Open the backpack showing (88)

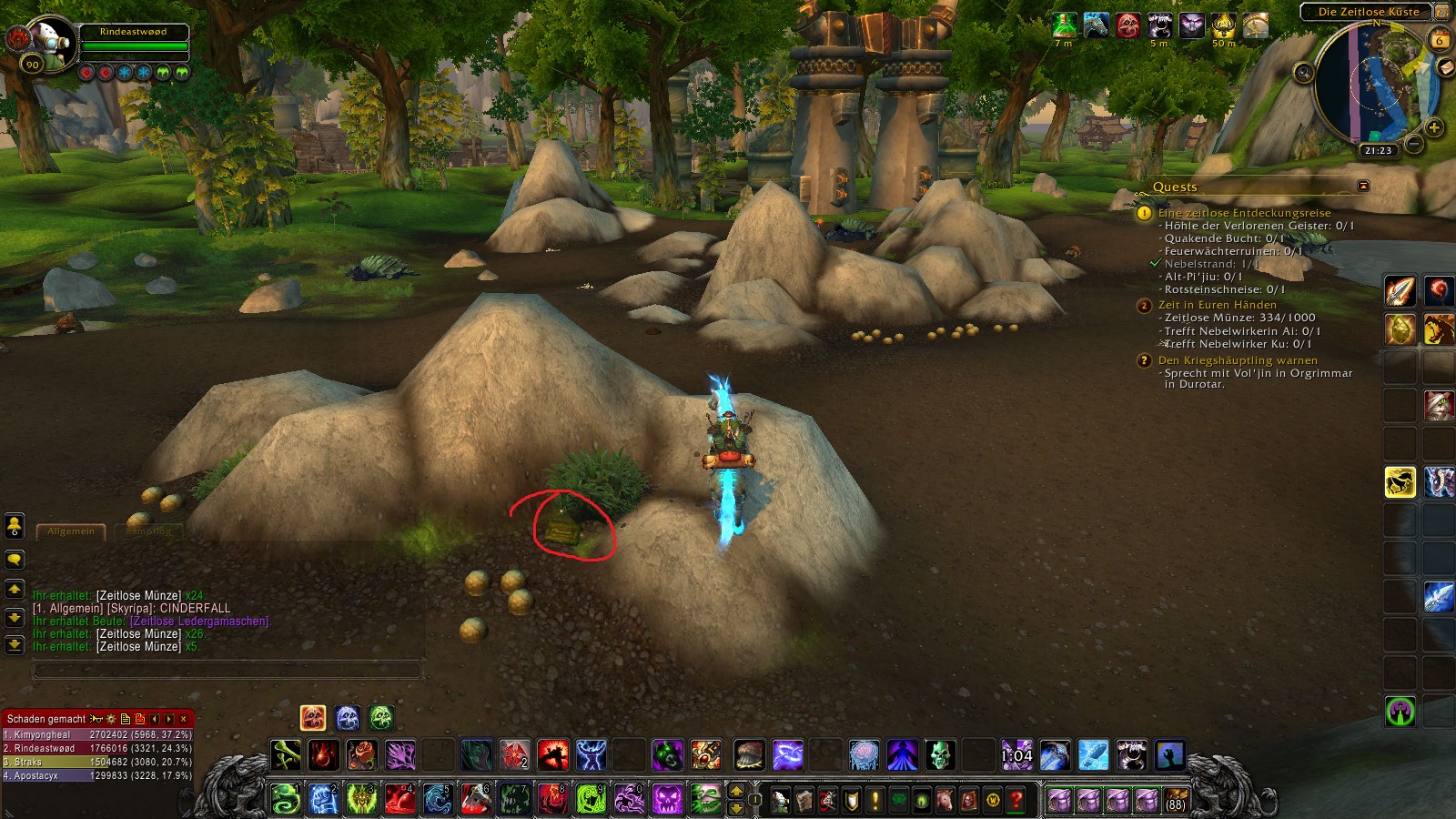[x=1176, y=801]
